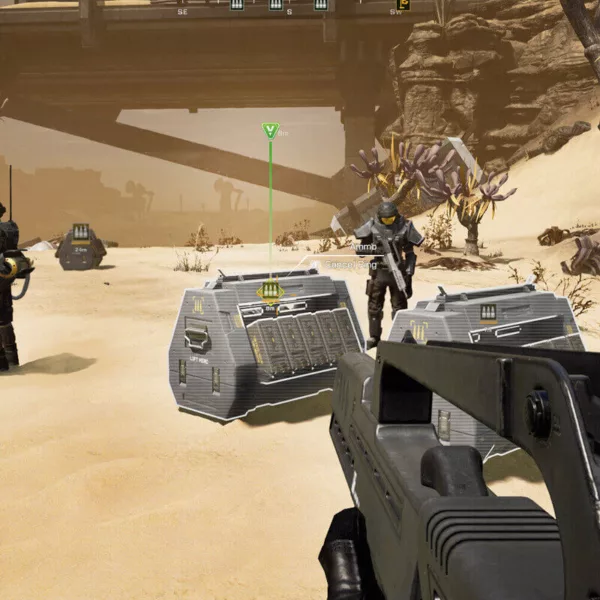Select the yellow diamond ammo ping marker
The height and width of the screenshot is (600, 600).
pyautogui.click(x=269, y=291)
